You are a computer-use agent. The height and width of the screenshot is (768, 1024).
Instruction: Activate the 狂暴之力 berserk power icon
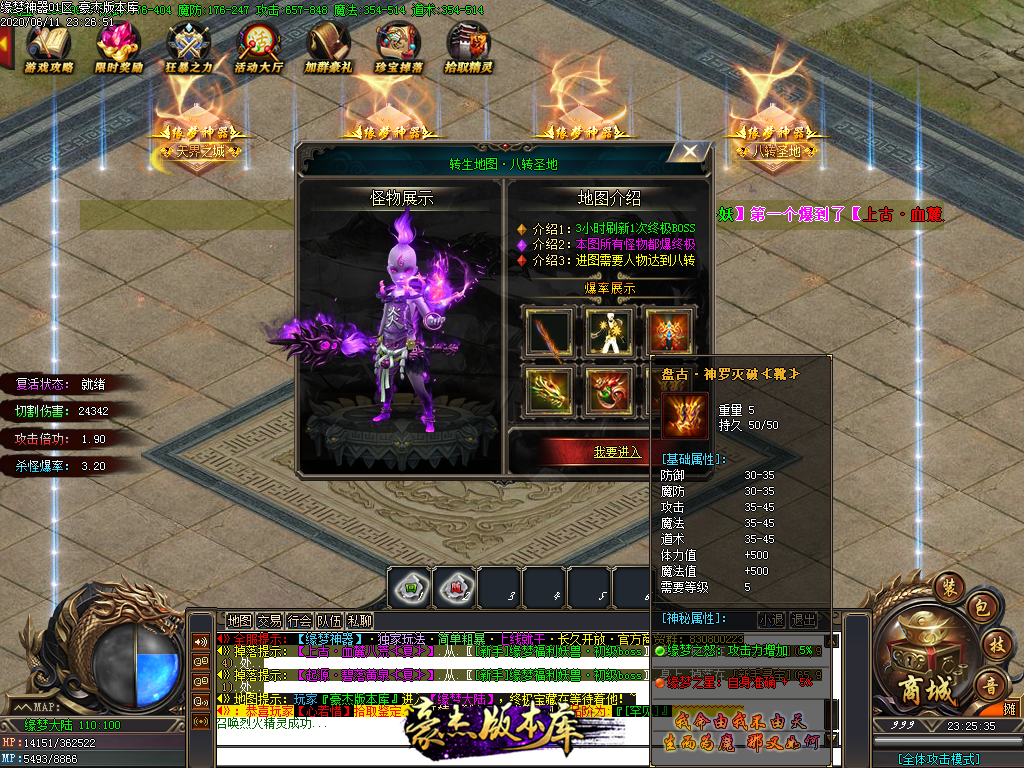tap(189, 47)
